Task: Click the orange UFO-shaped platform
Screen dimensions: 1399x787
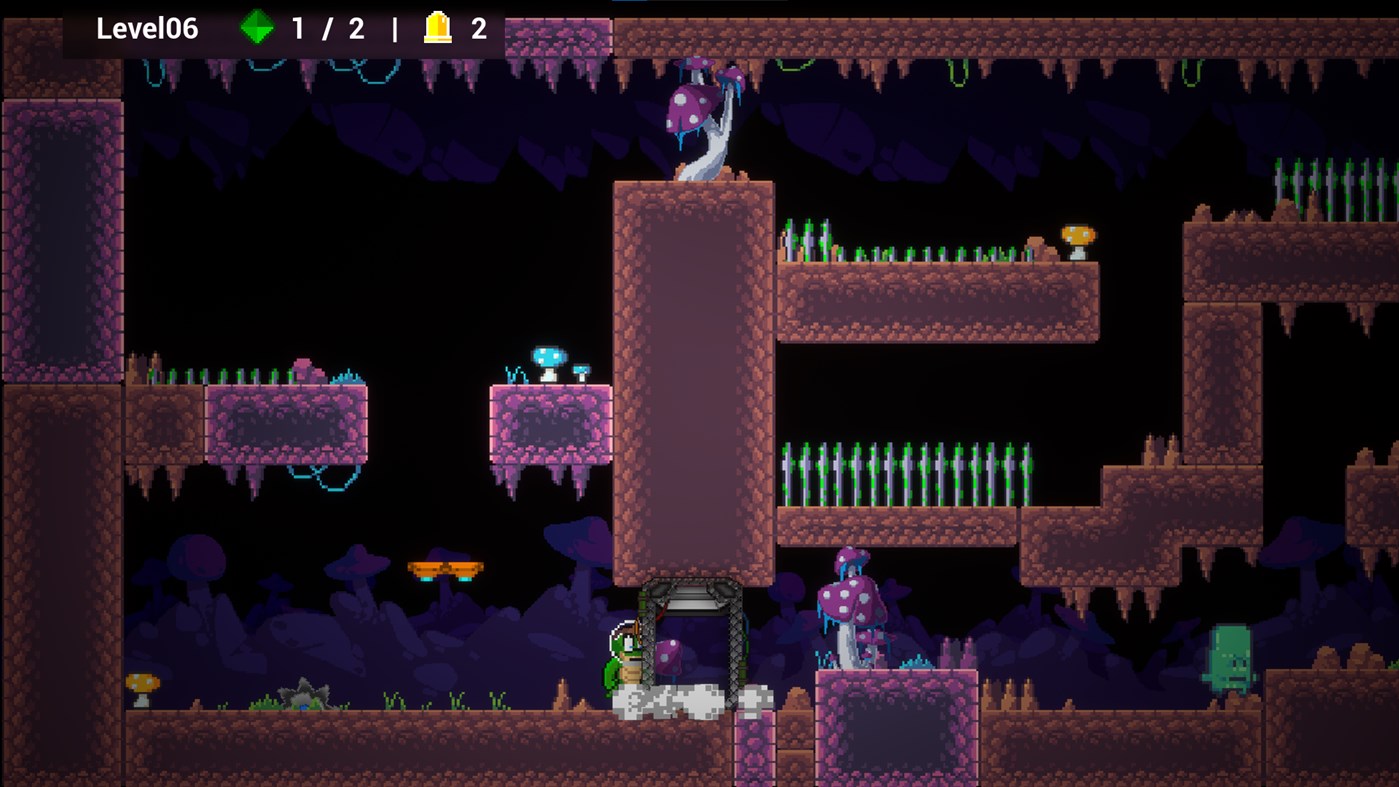Action: [444, 567]
